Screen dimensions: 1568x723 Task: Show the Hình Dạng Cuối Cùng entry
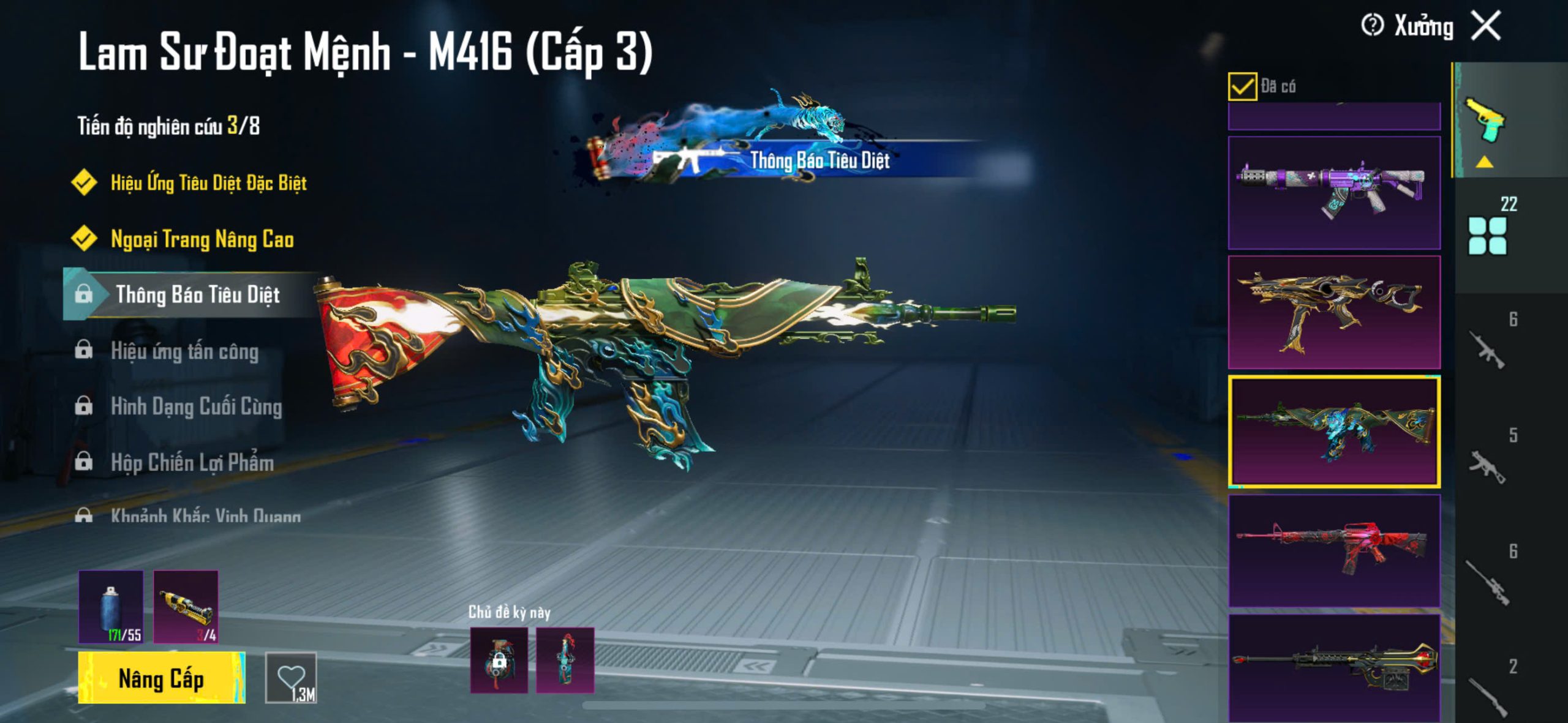196,406
